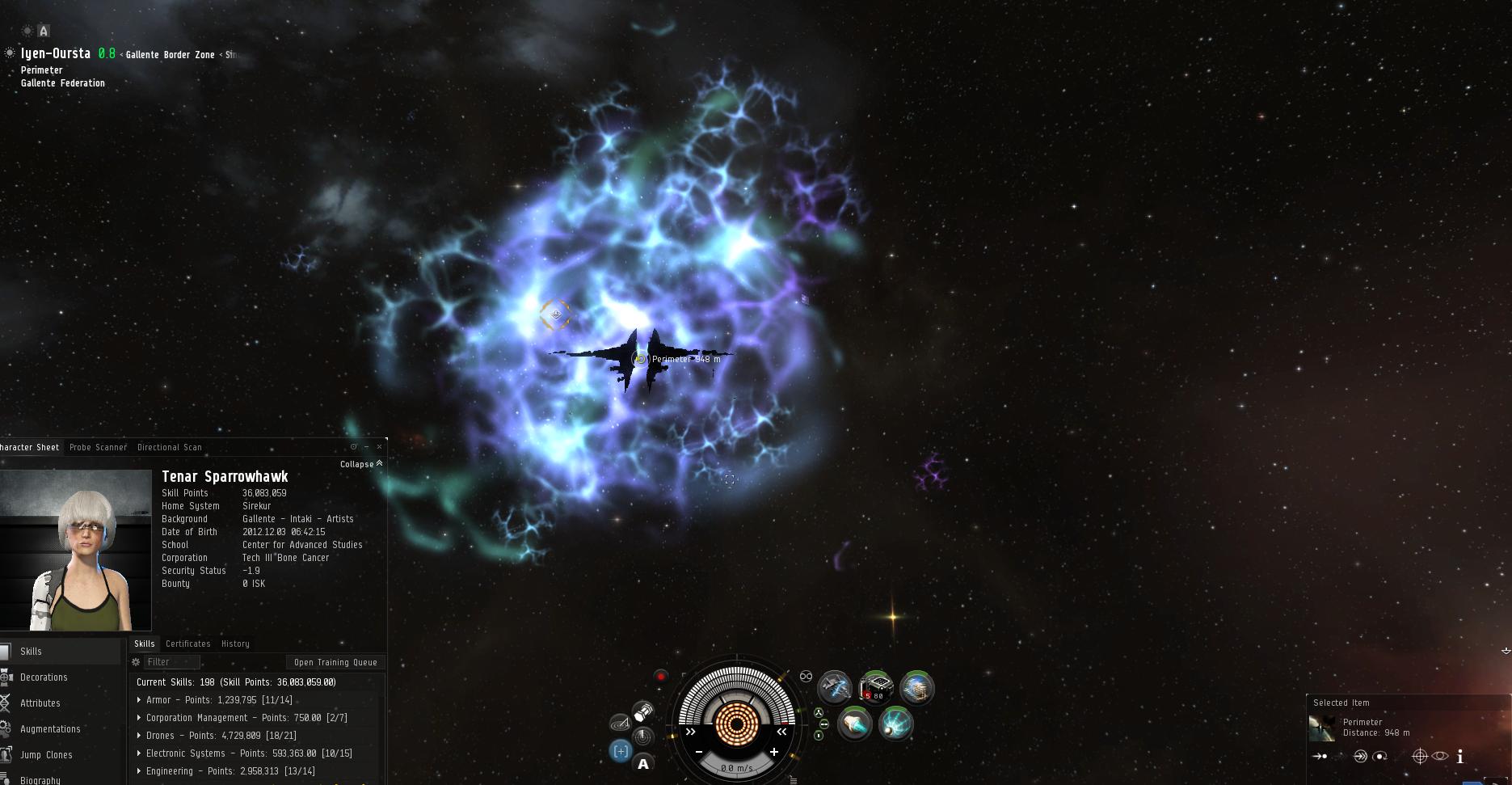Lock target using the crosshair icon
1512x785 pixels.
[x=1419, y=757]
